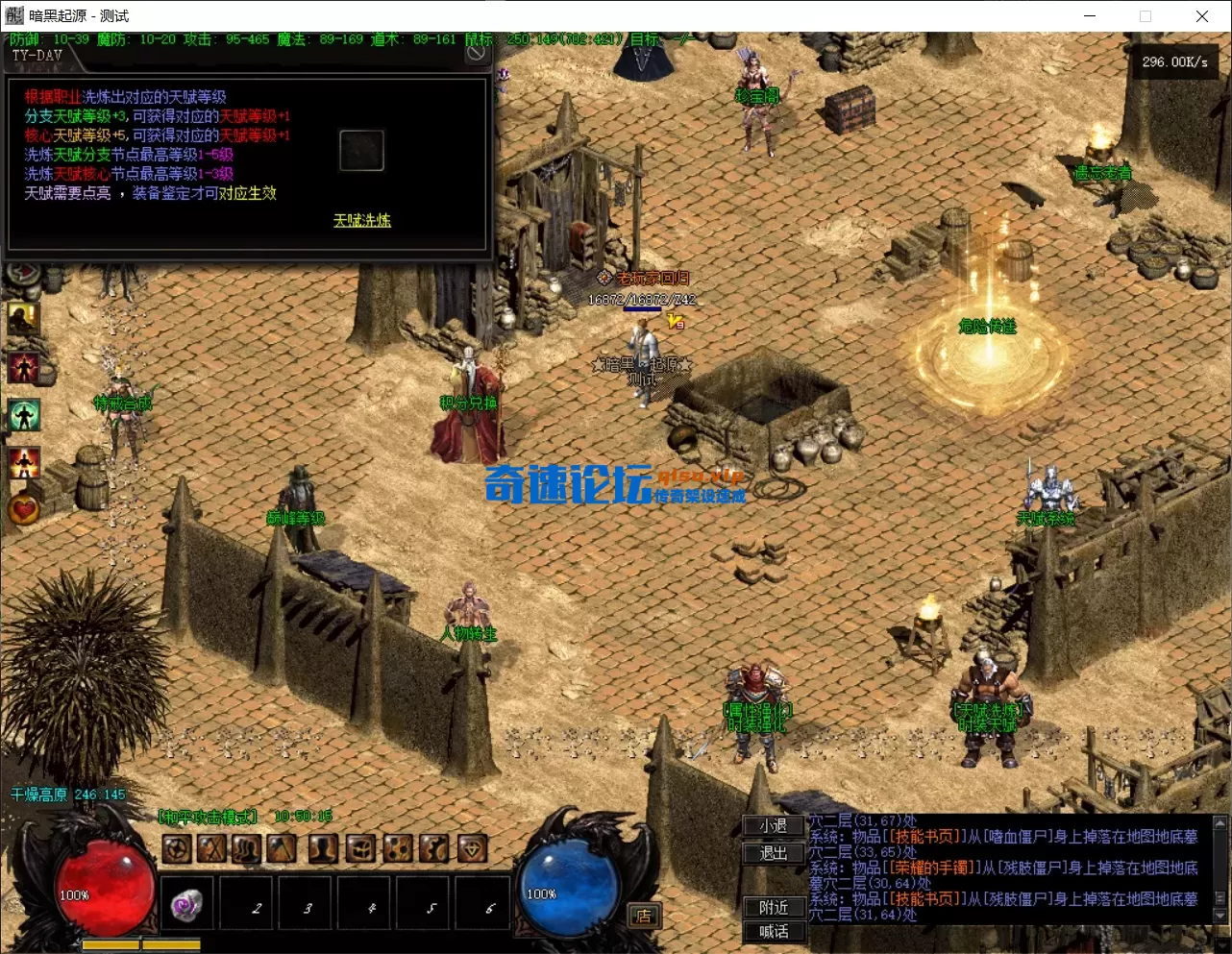Click the cube inventory icon in the skill bar
This screenshot has width=1232, height=954.
click(359, 847)
